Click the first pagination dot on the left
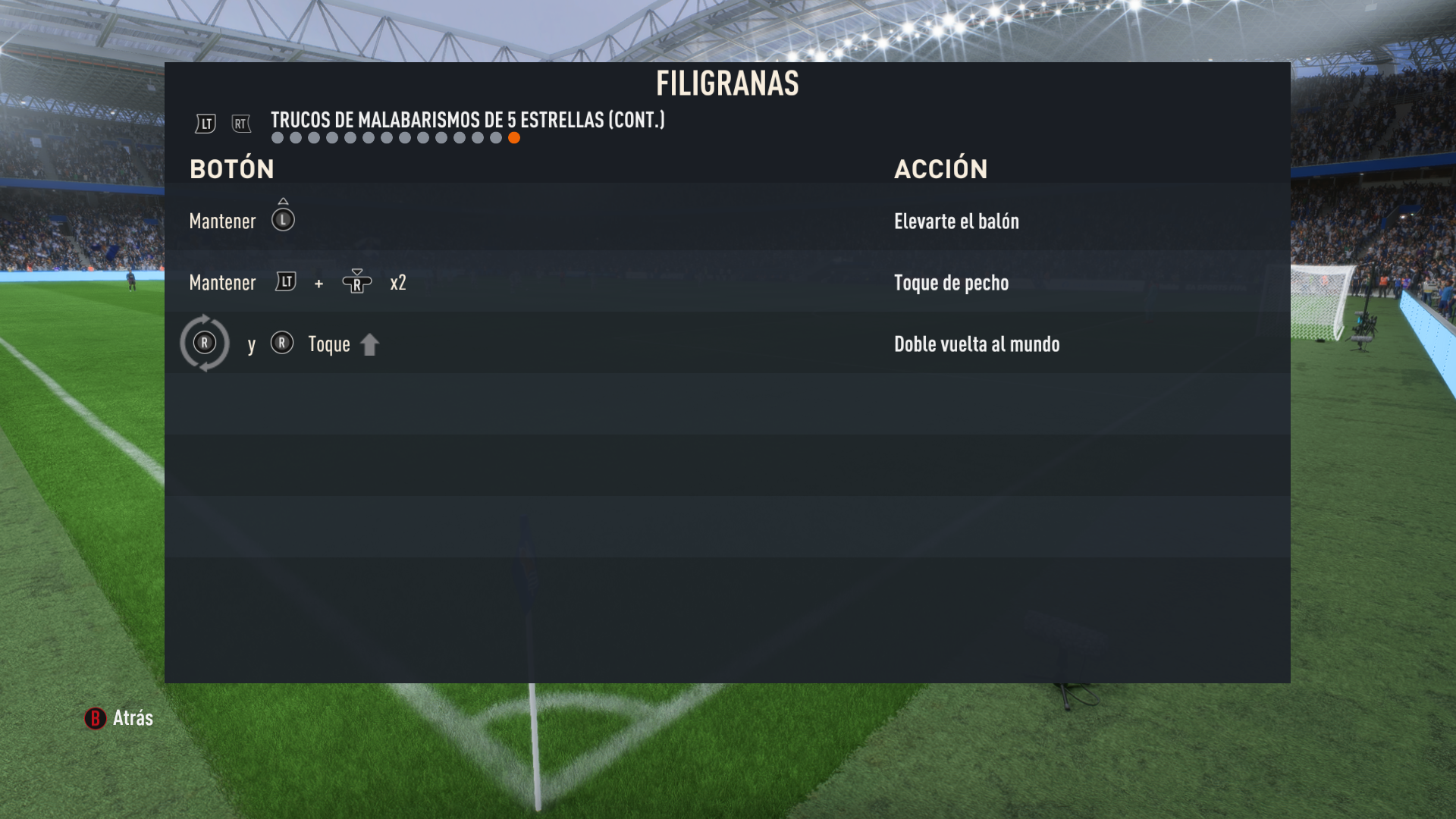 (277, 137)
